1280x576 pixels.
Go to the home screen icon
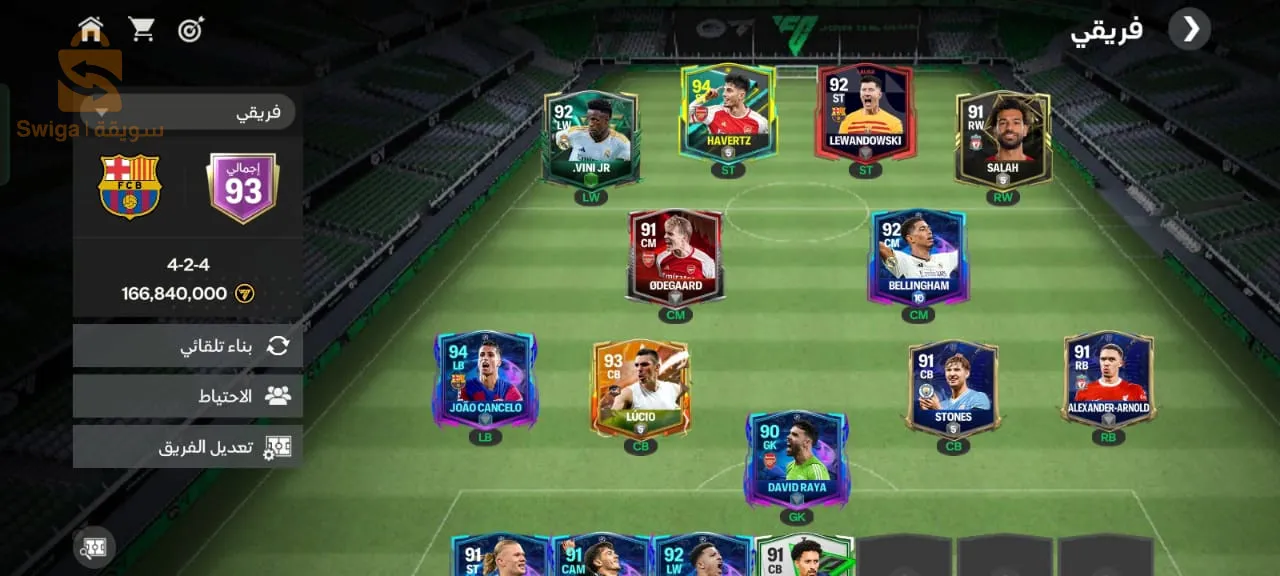click(x=91, y=30)
